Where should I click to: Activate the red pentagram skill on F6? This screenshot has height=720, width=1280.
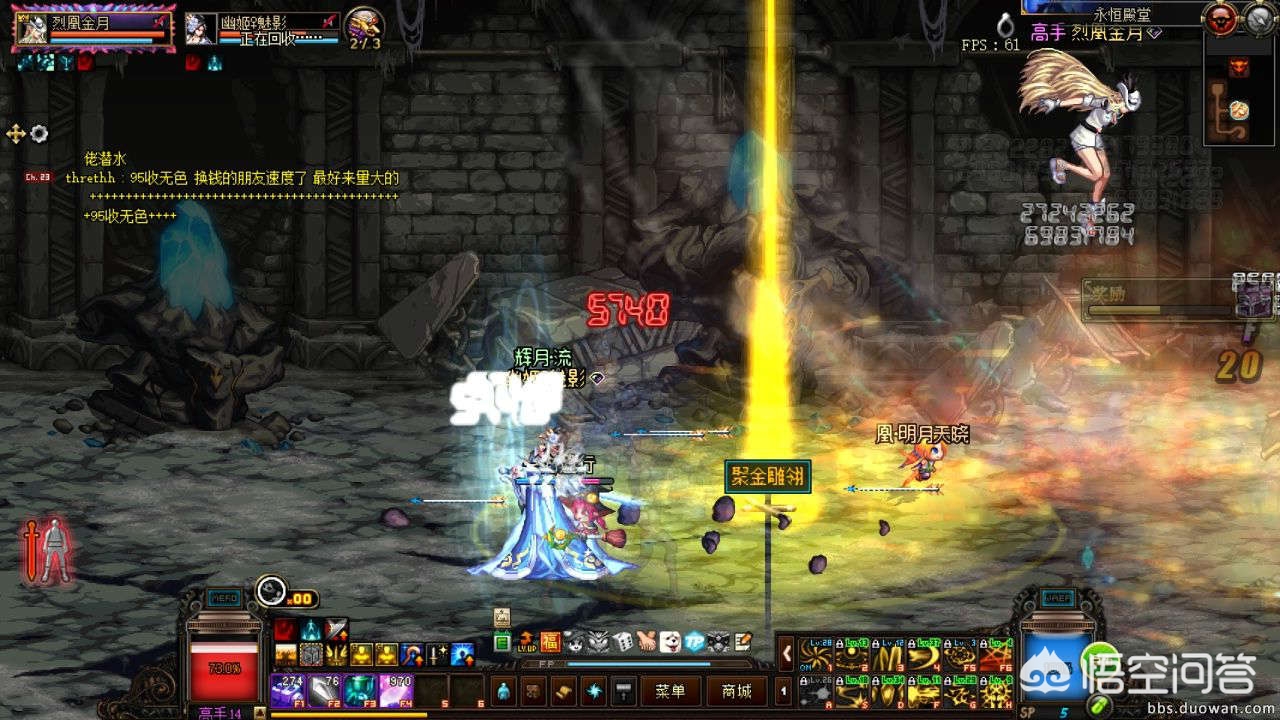coord(995,655)
